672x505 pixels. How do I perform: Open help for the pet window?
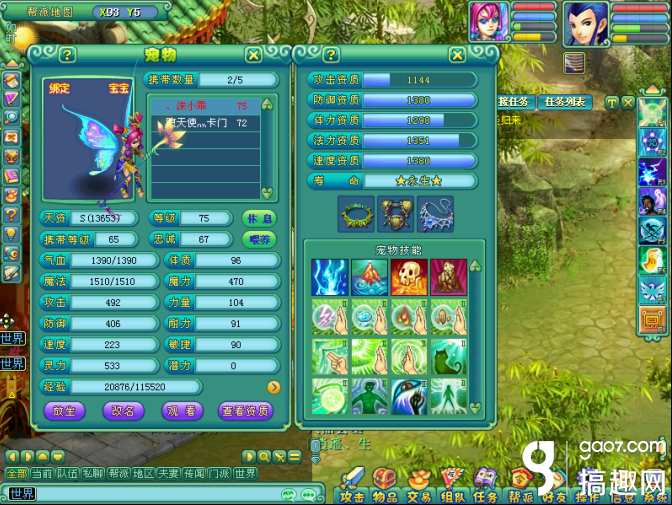67,55
